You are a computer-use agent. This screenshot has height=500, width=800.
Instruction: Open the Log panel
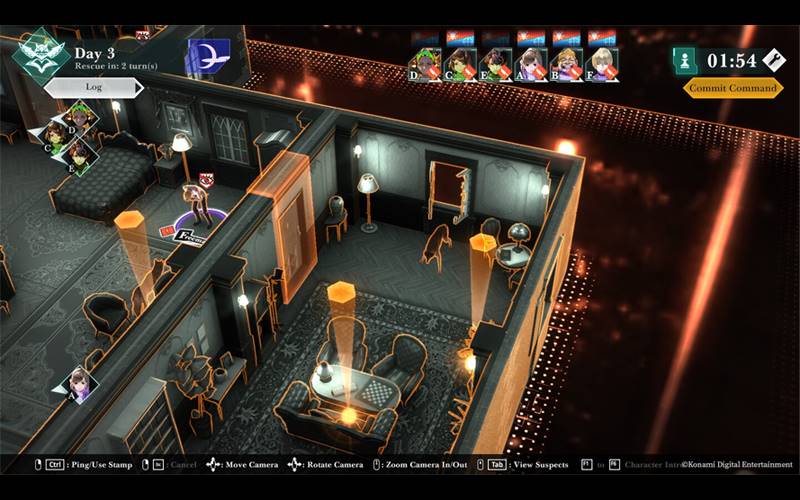(x=94, y=87)
